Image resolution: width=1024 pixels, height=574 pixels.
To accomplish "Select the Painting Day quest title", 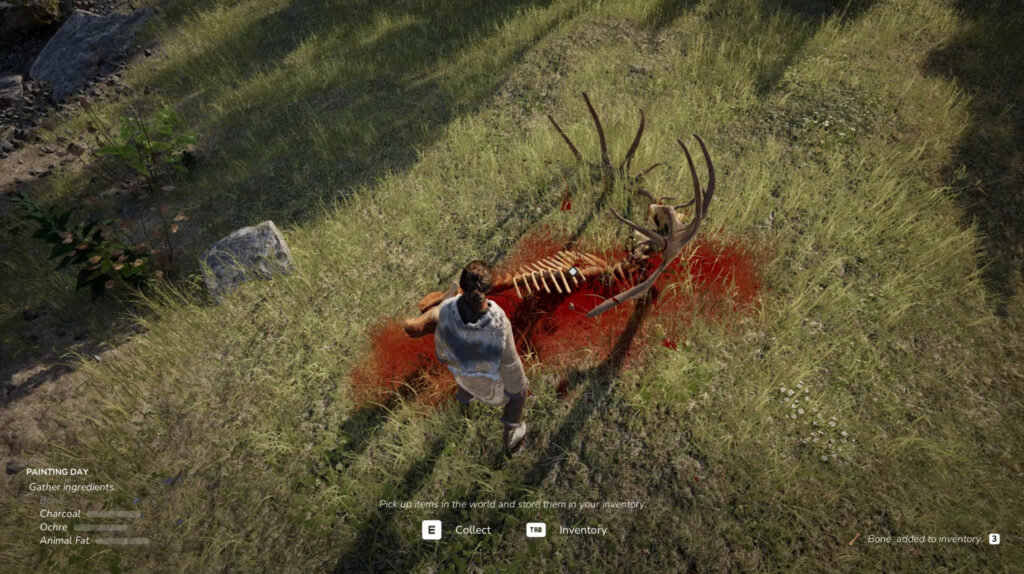I will (57, 472).
